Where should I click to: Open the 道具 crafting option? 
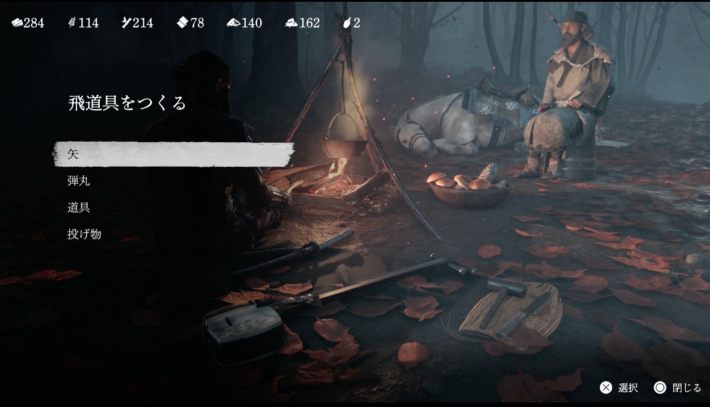[79, 207]
